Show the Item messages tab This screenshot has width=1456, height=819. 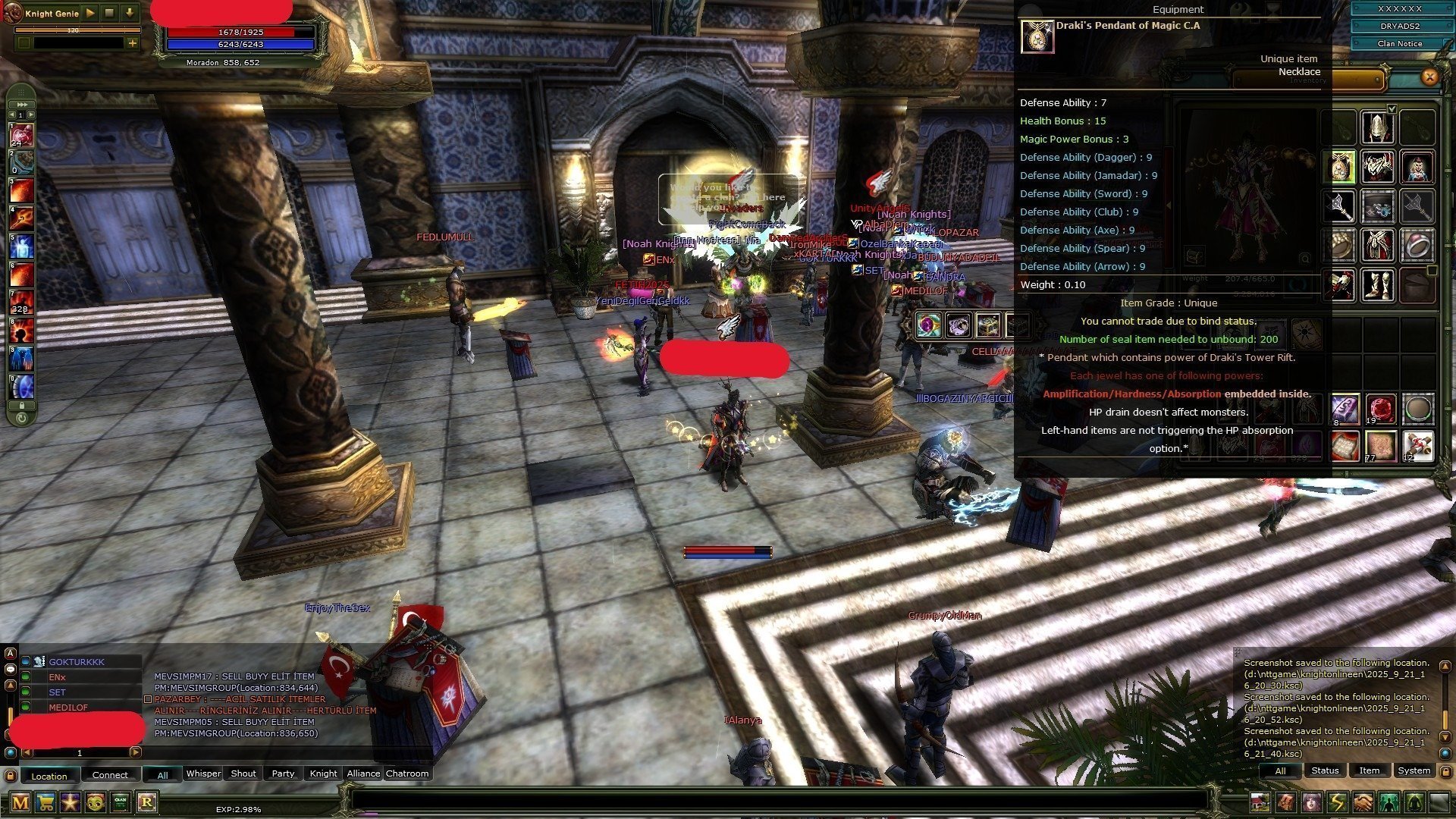coord(1369,770)
